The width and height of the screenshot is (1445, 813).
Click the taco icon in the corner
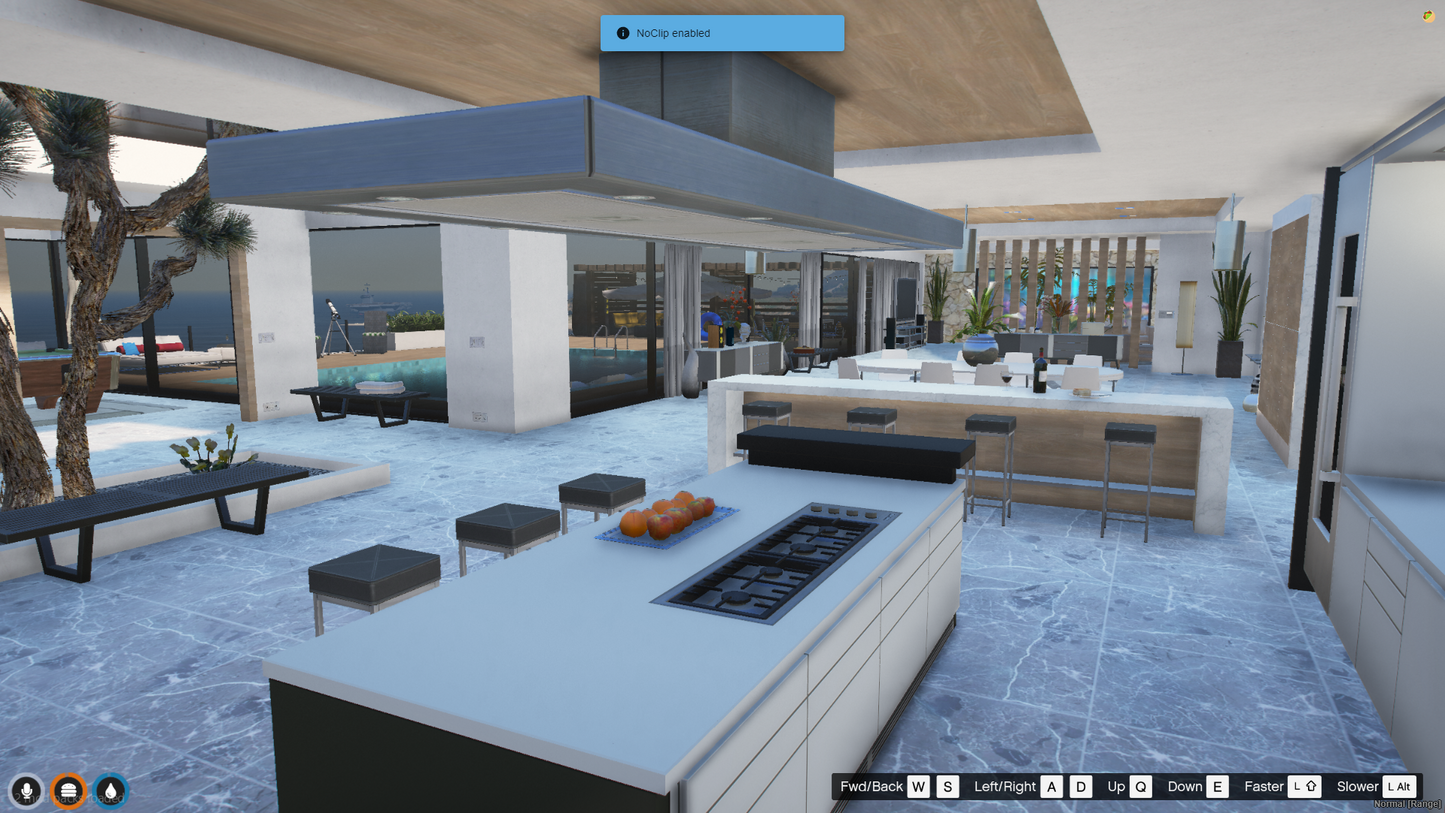[x=1428, y=16]
